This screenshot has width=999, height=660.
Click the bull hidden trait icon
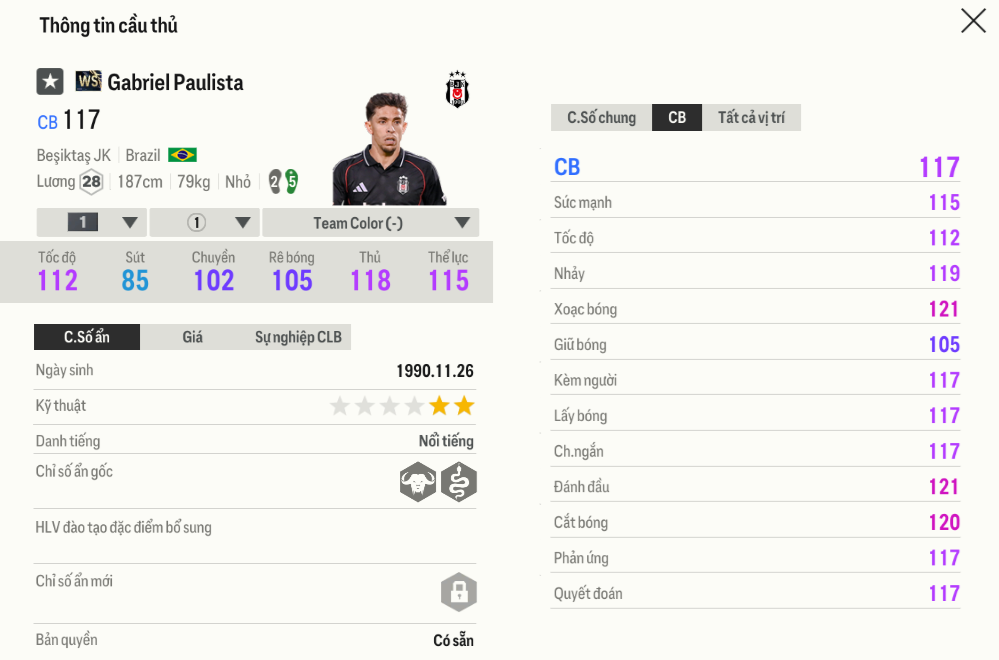[418, 483]
